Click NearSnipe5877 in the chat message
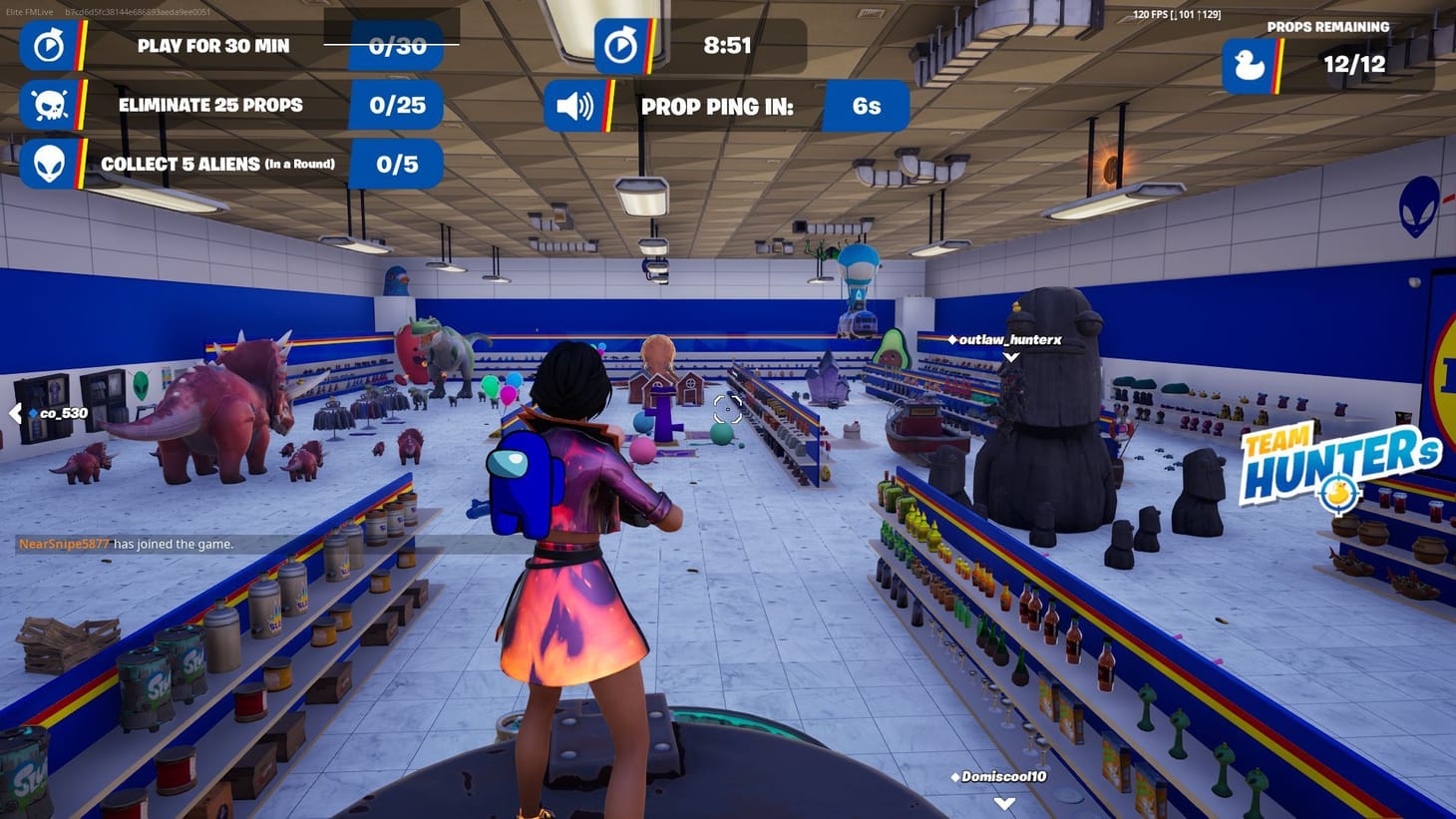 tap(65, 544)
